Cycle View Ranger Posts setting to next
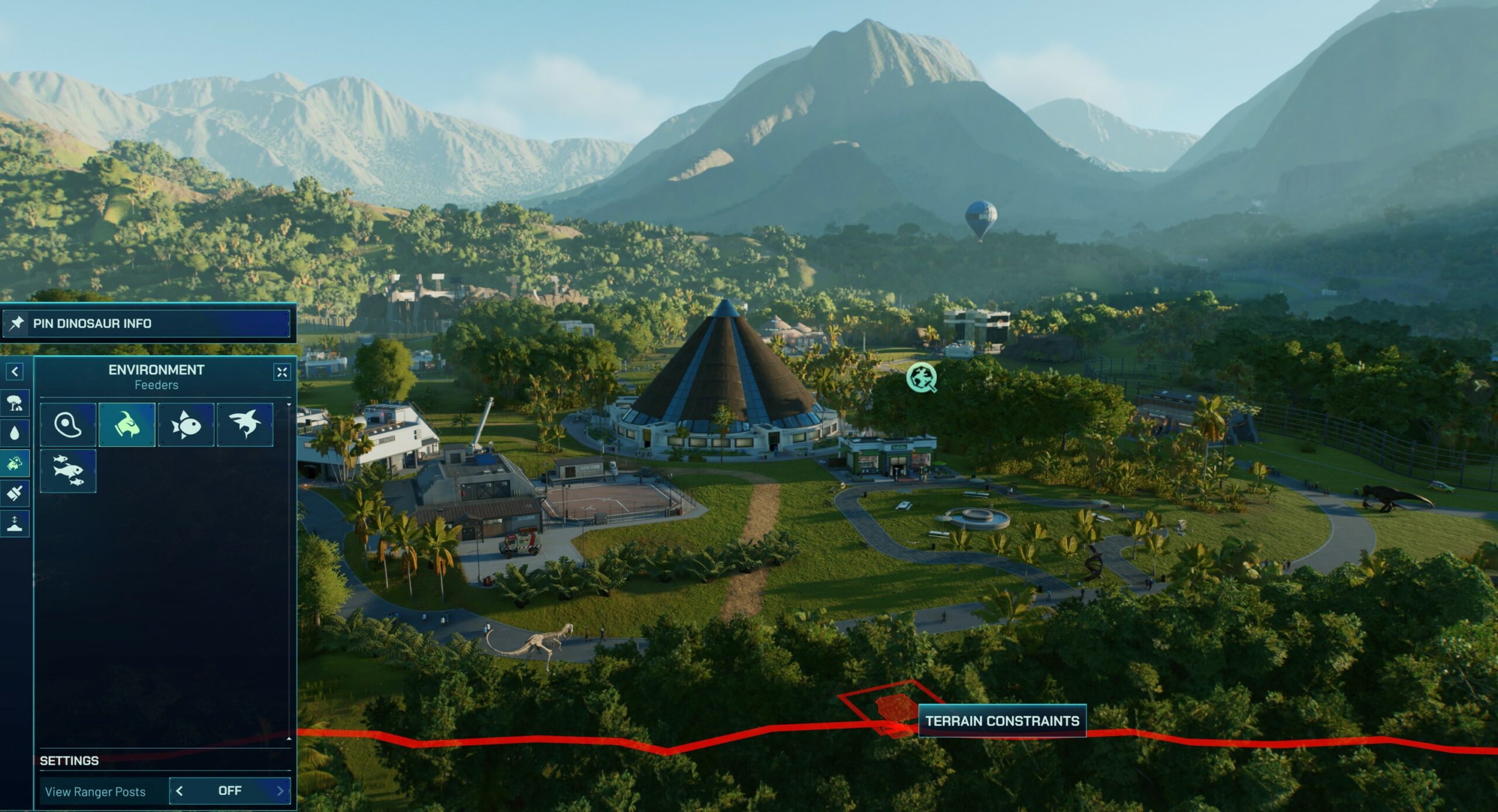This screenshot has width=1498, height=812. [280, 791]
